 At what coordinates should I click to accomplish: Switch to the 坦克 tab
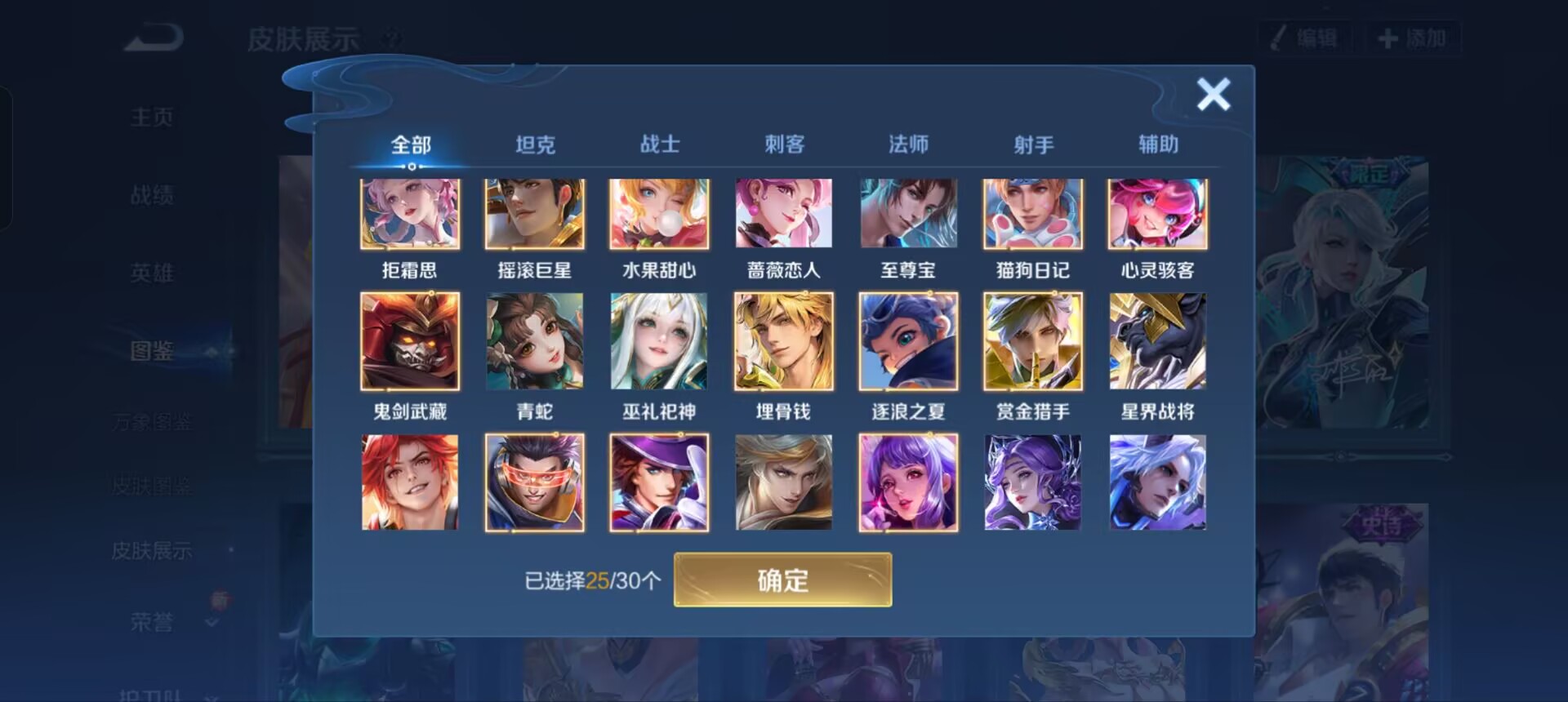[x=535, y=144]
